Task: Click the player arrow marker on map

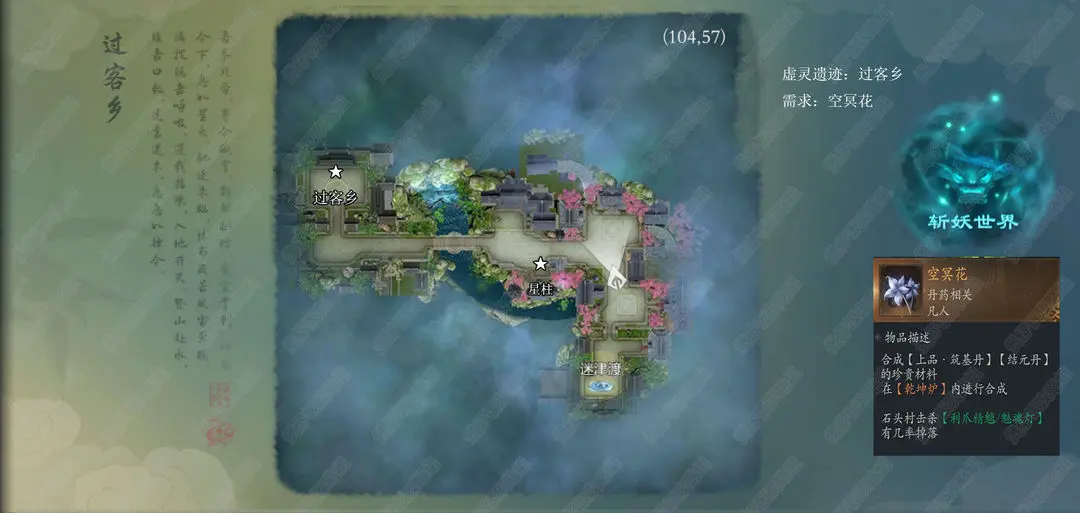Action: click(617, 270)
